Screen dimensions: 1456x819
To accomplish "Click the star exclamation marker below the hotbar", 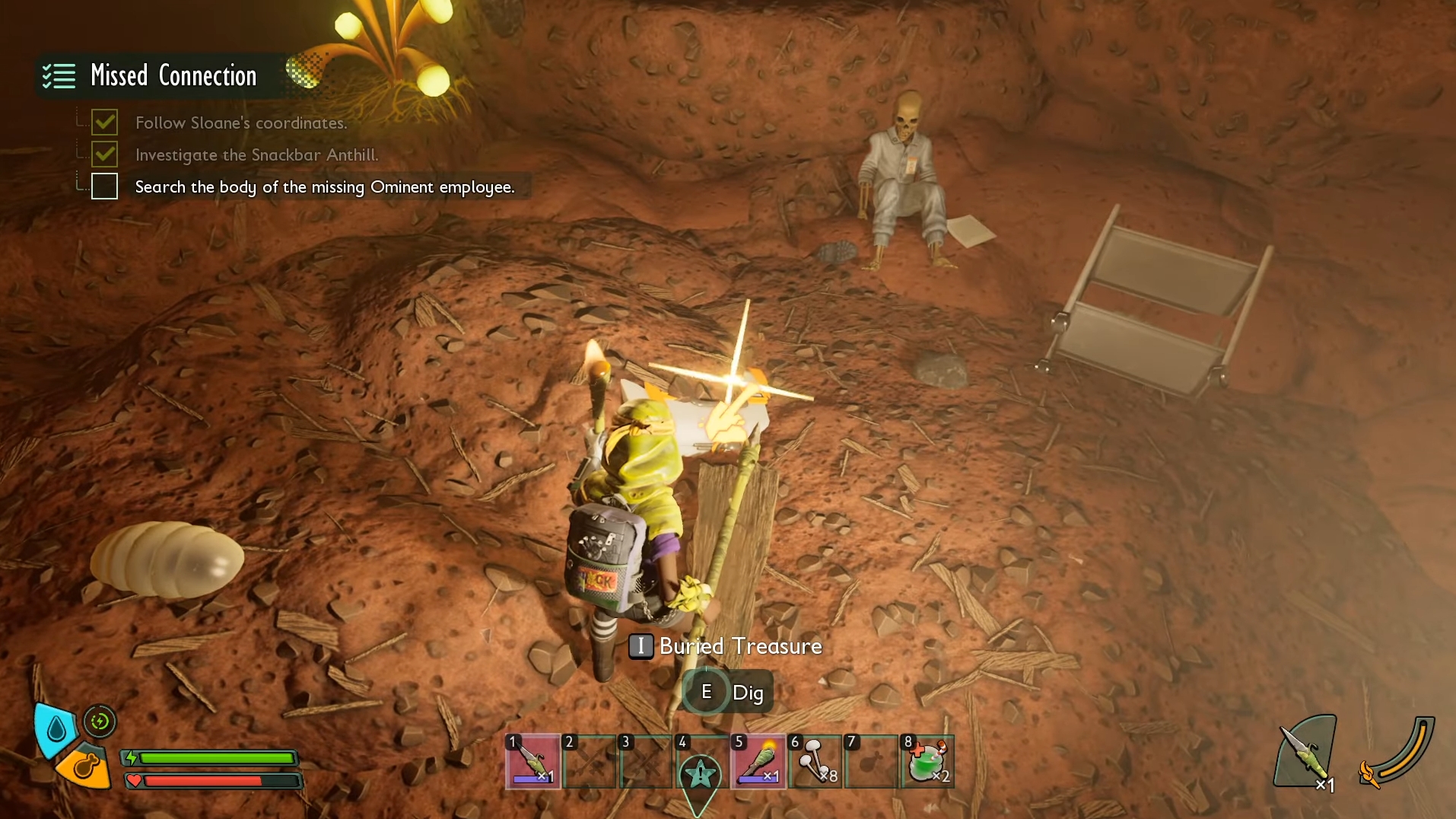I will (700, 775).
